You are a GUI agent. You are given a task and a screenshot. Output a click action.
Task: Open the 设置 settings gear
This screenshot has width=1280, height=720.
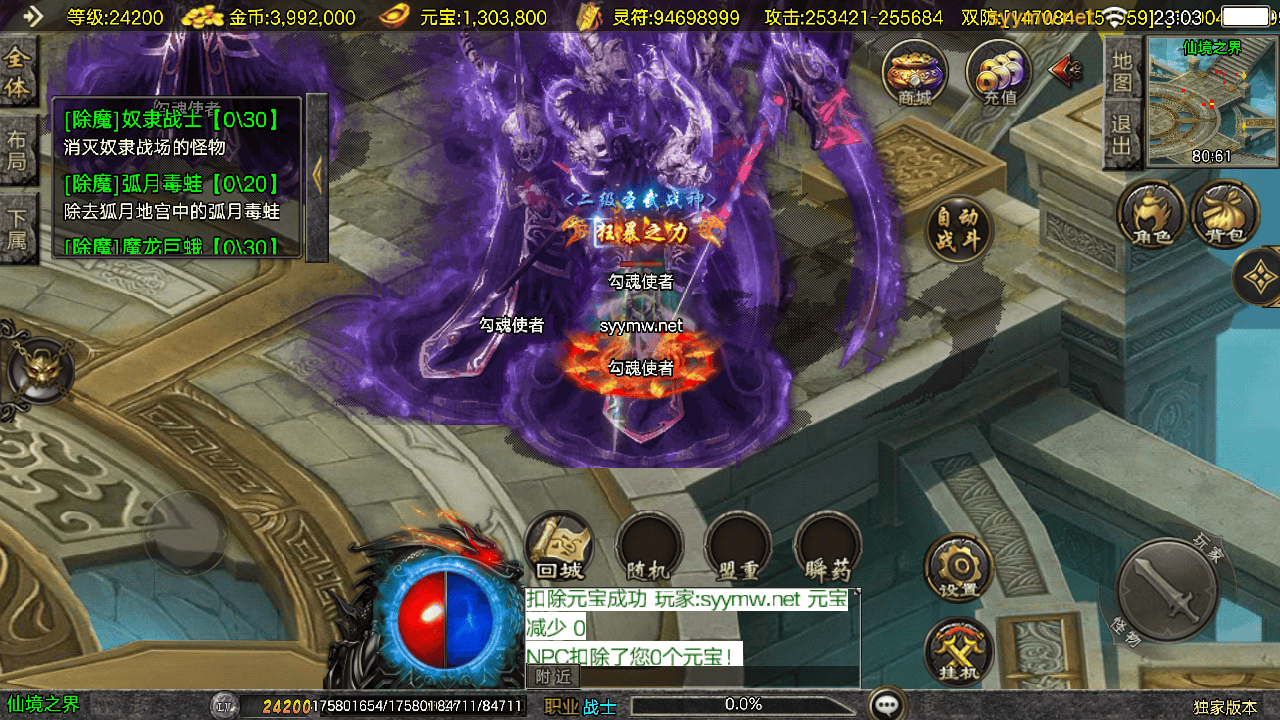click(x=958, y=567)
